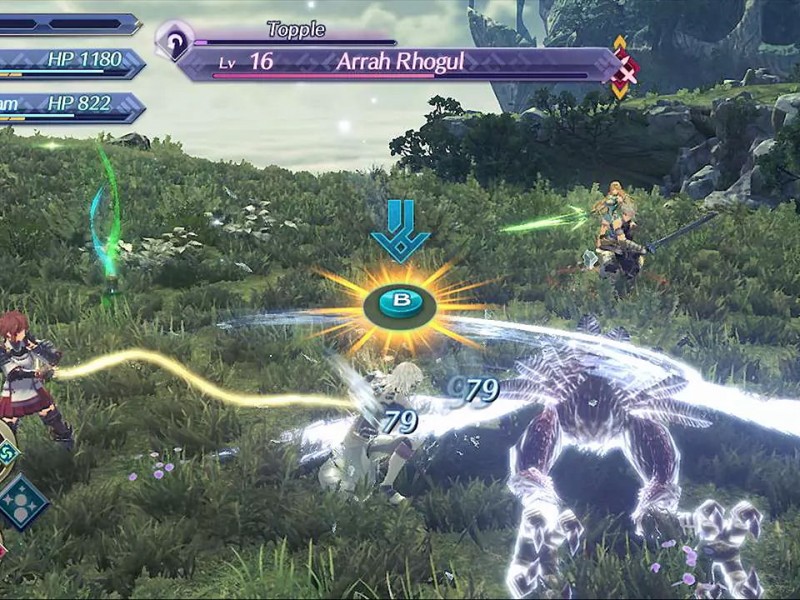Select the party member panel showing HP 822
This screenshot has height=600, width=800.
(x=70, y=106)
